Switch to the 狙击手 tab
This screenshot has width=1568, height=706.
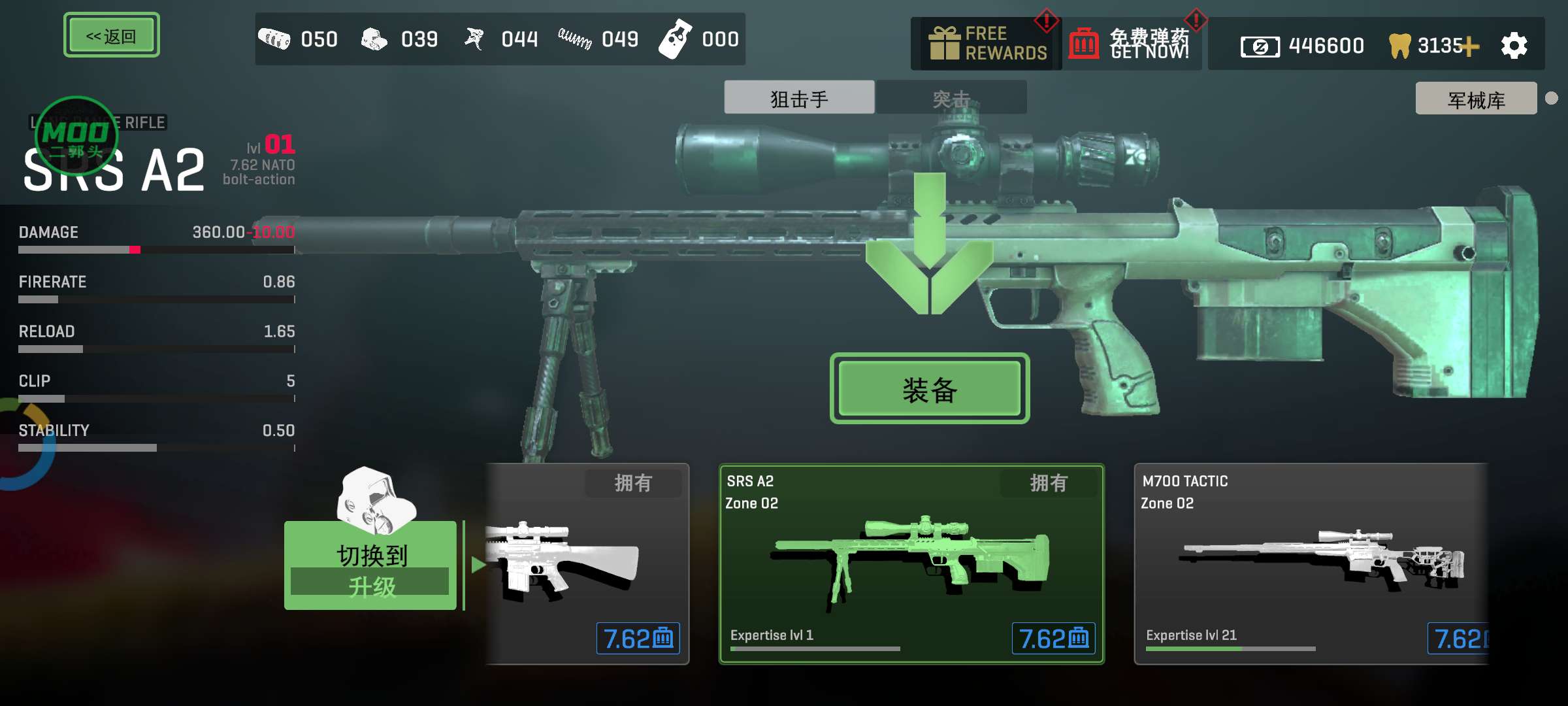point(798,98)
